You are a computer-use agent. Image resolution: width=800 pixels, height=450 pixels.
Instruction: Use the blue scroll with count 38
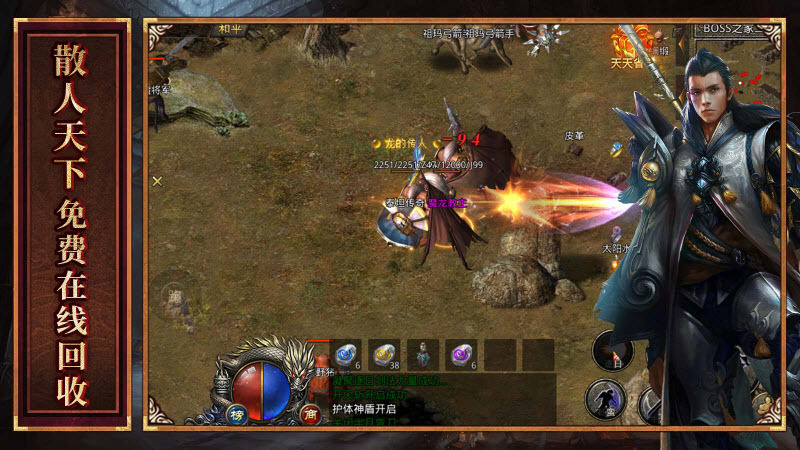pyautogui.click(x=384, y=354)
